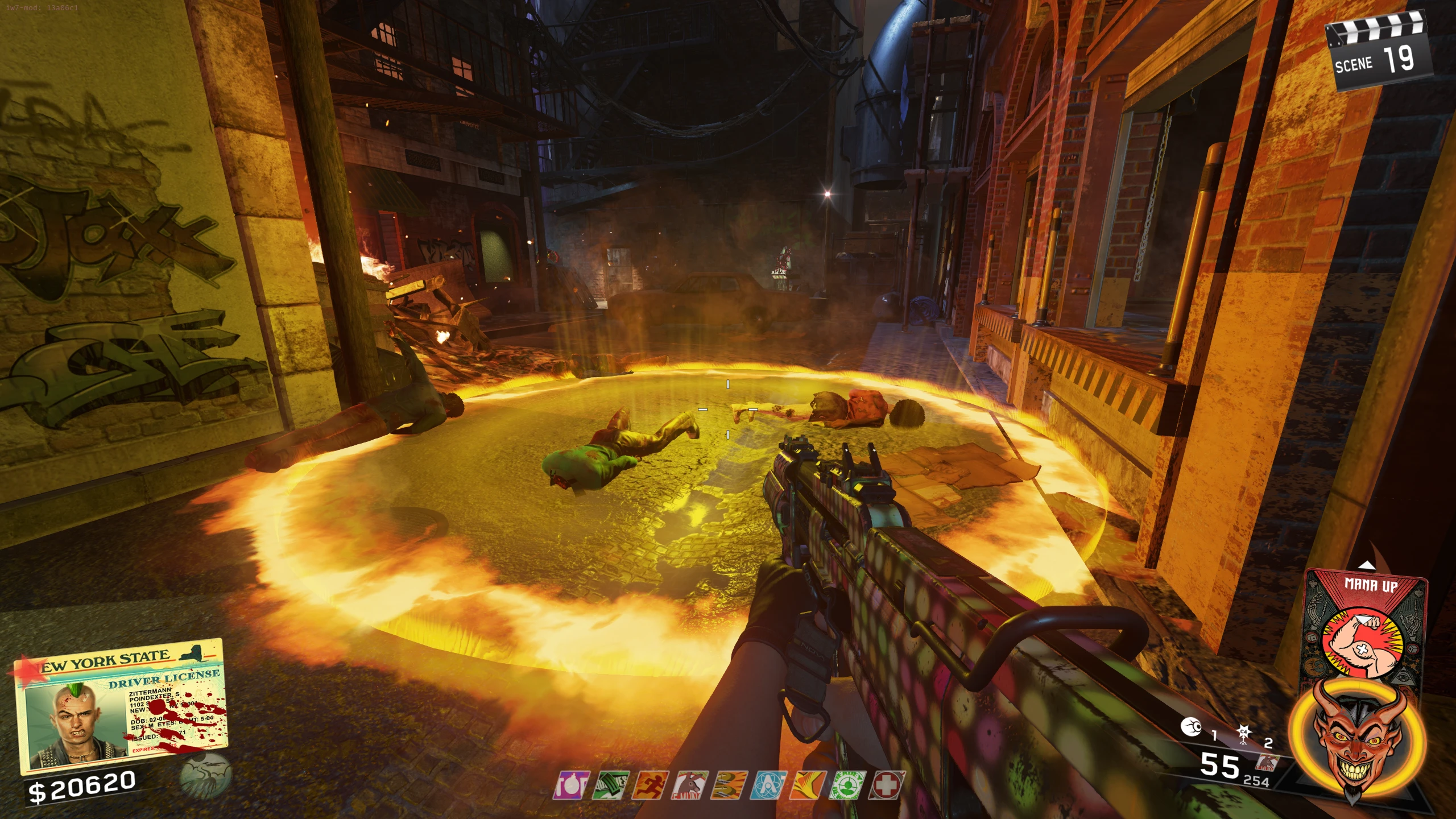The image size is (1456, 819).
Task: Click the Quickies green magazine perk icon
Action: click(x=610, y=786)
